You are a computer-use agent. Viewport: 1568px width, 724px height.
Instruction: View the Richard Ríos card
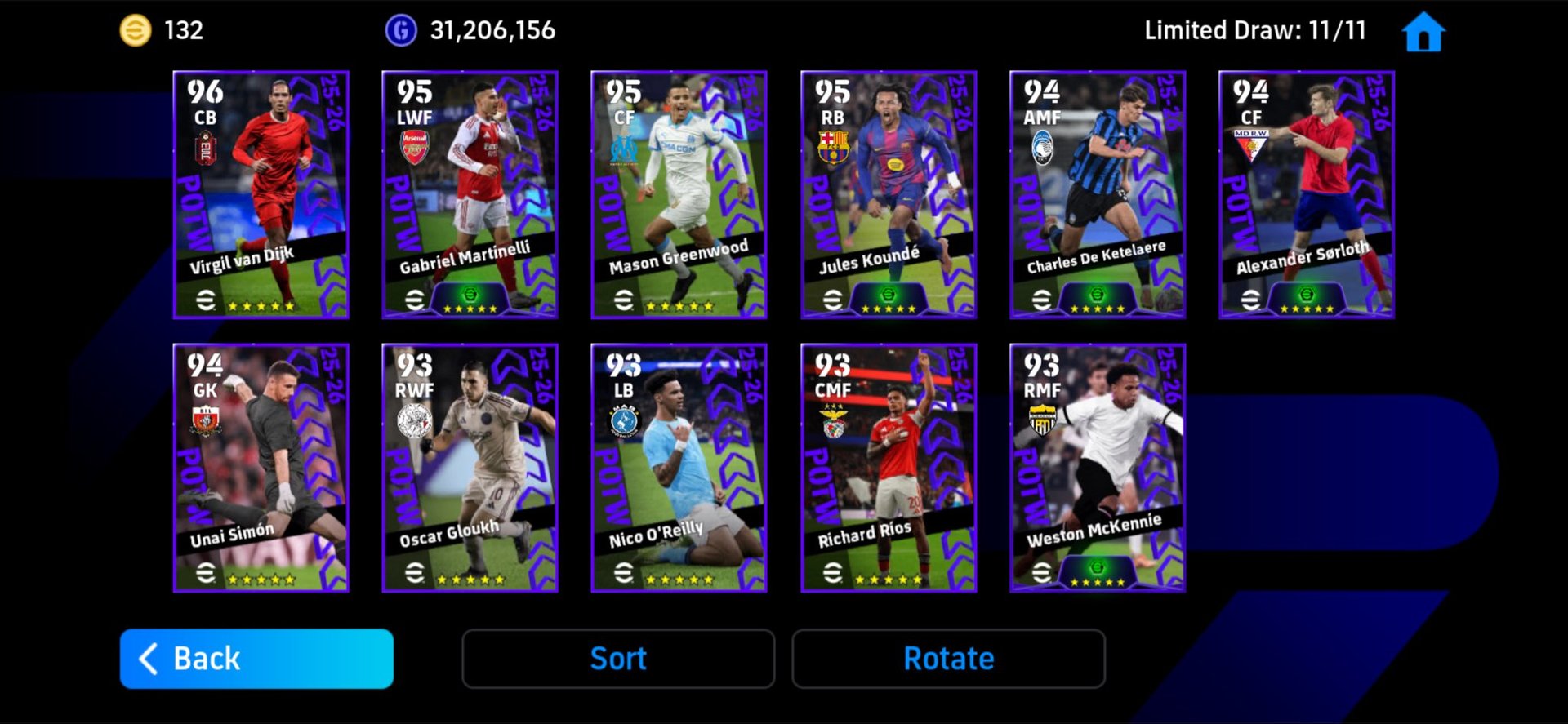[889, 467]
